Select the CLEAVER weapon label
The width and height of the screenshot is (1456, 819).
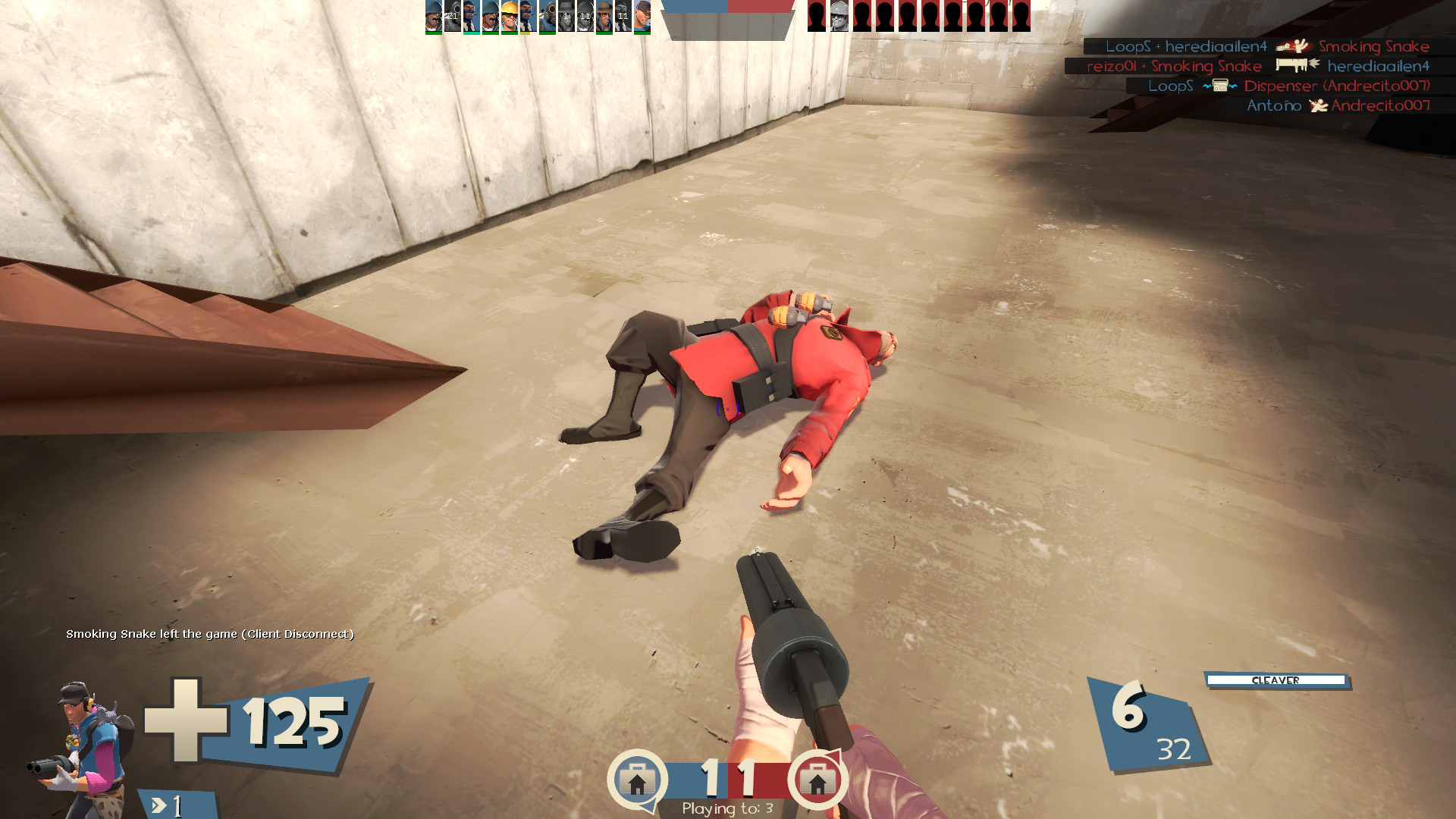[x=1277, y=681]
